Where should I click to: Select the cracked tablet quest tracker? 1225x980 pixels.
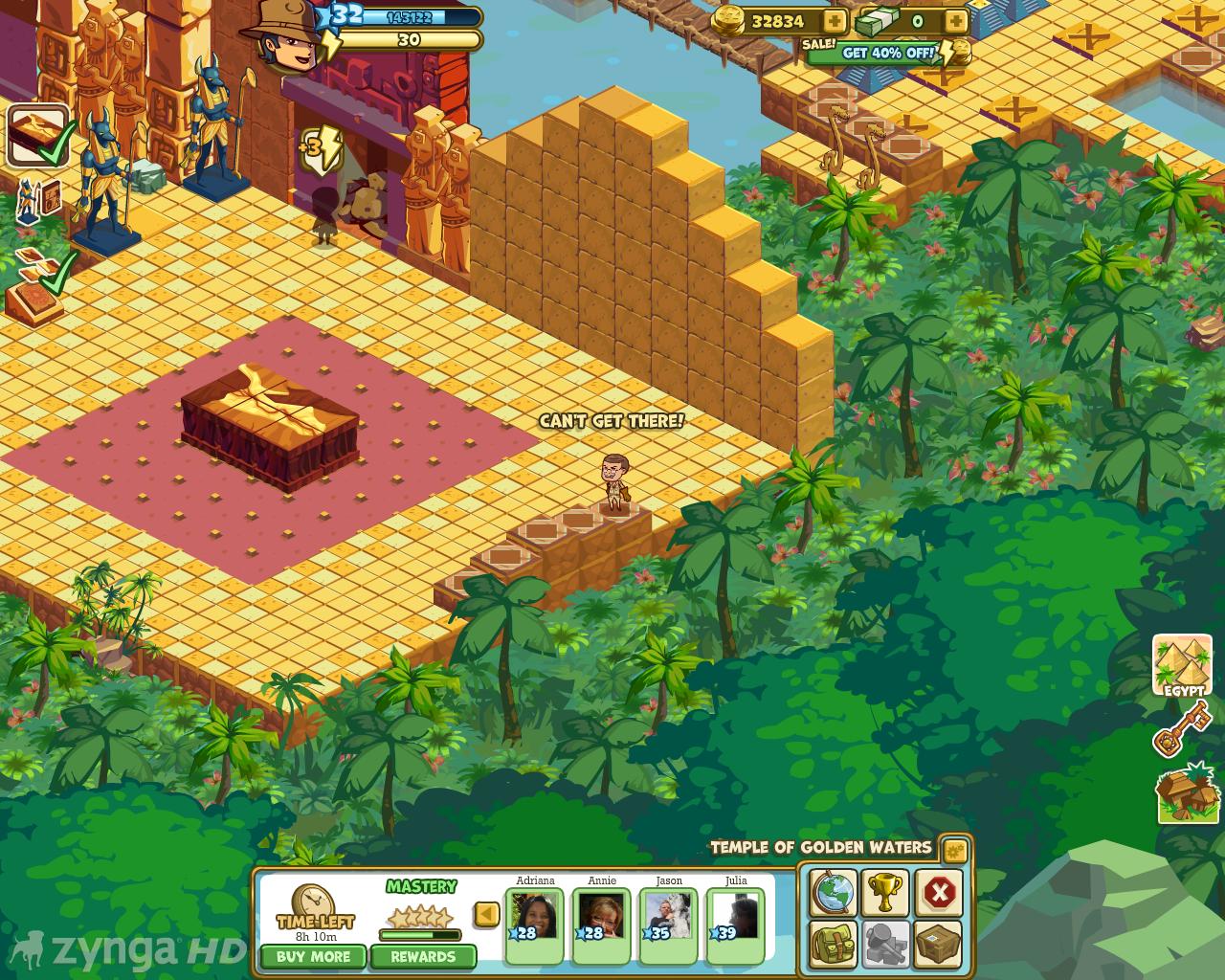click(38, 135)
